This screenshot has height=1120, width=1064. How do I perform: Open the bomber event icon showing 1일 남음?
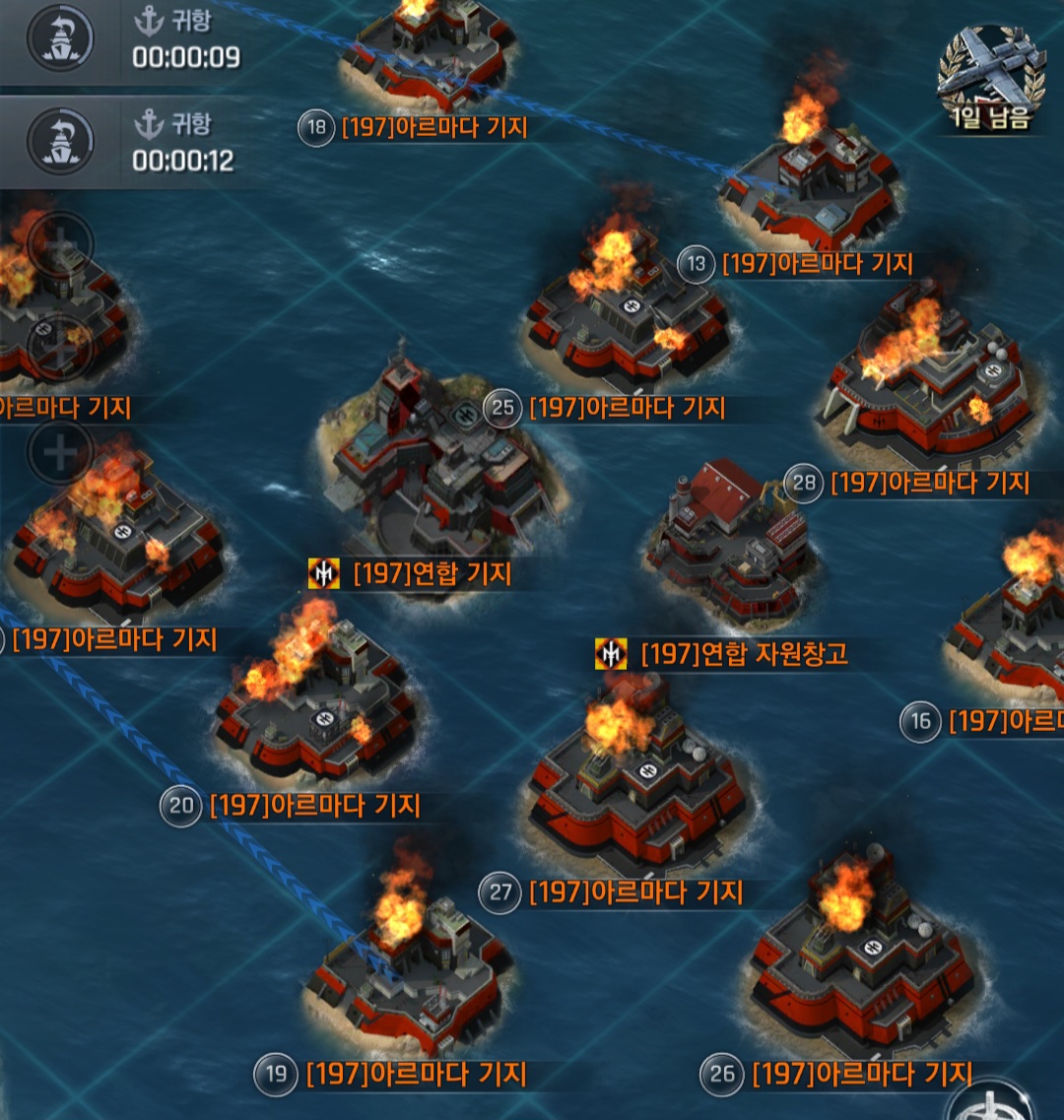click(990, 79)
